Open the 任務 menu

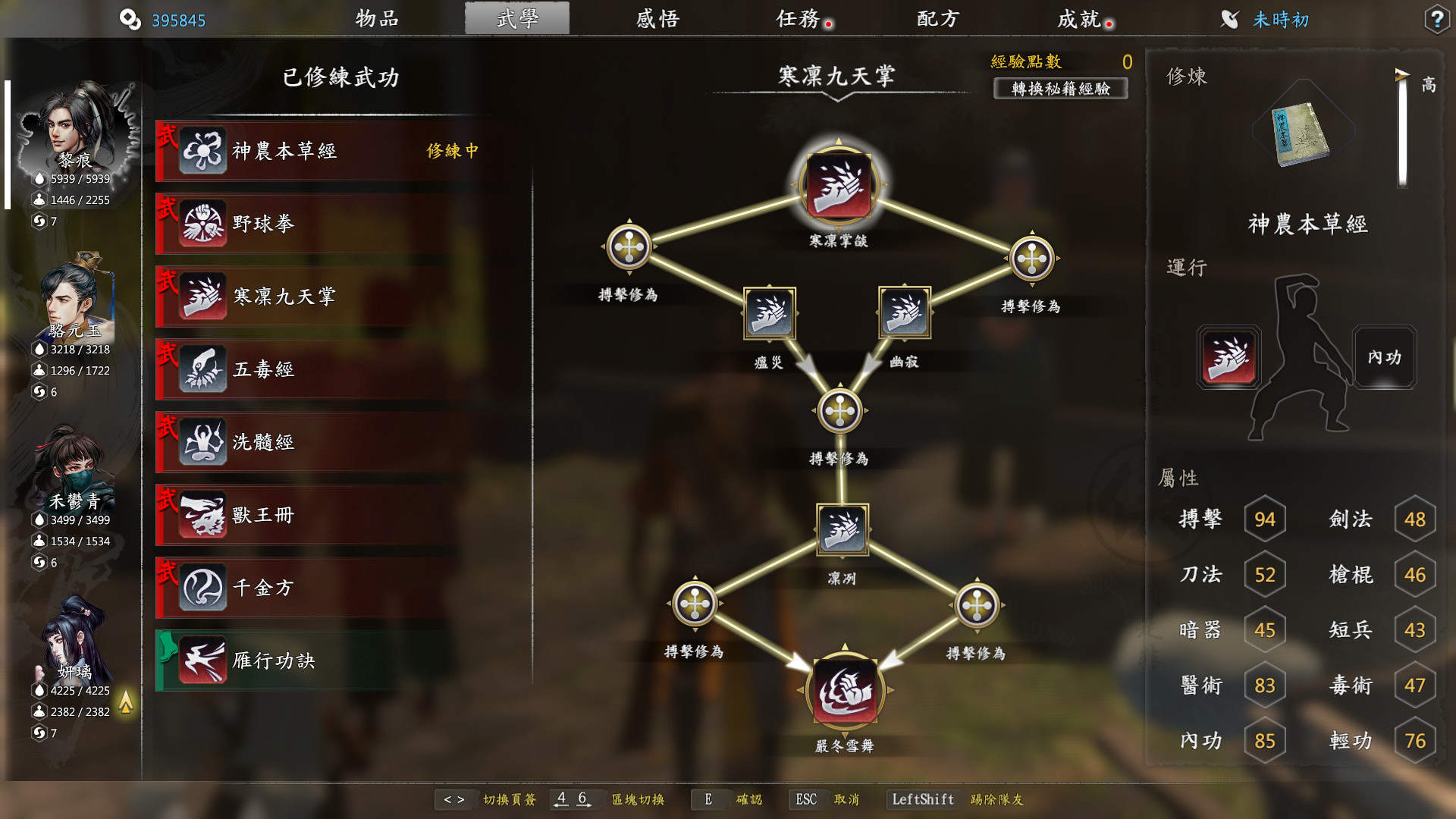pyautogui.click(x=799, y=19)
